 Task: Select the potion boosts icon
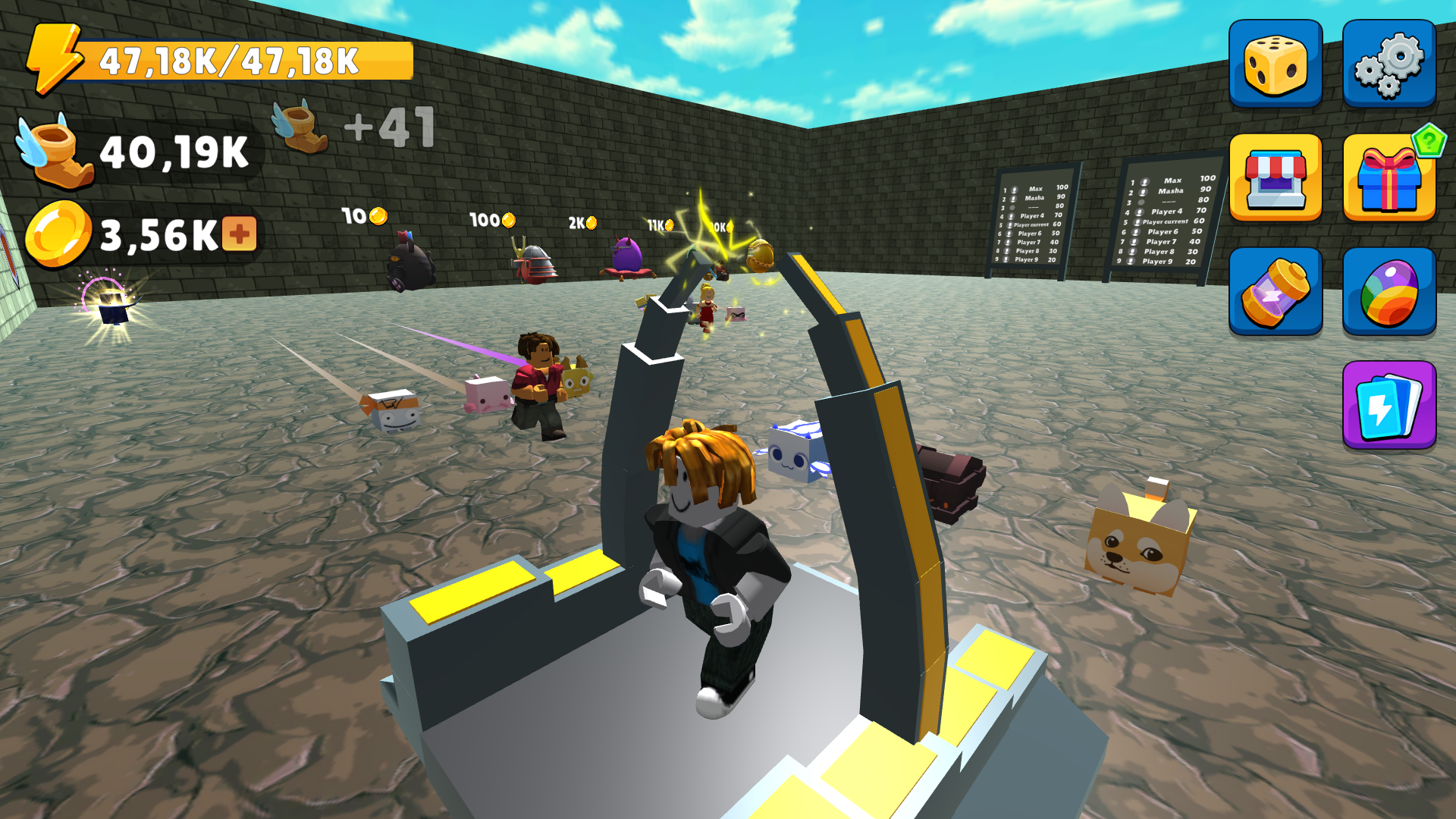point(1276,290)
